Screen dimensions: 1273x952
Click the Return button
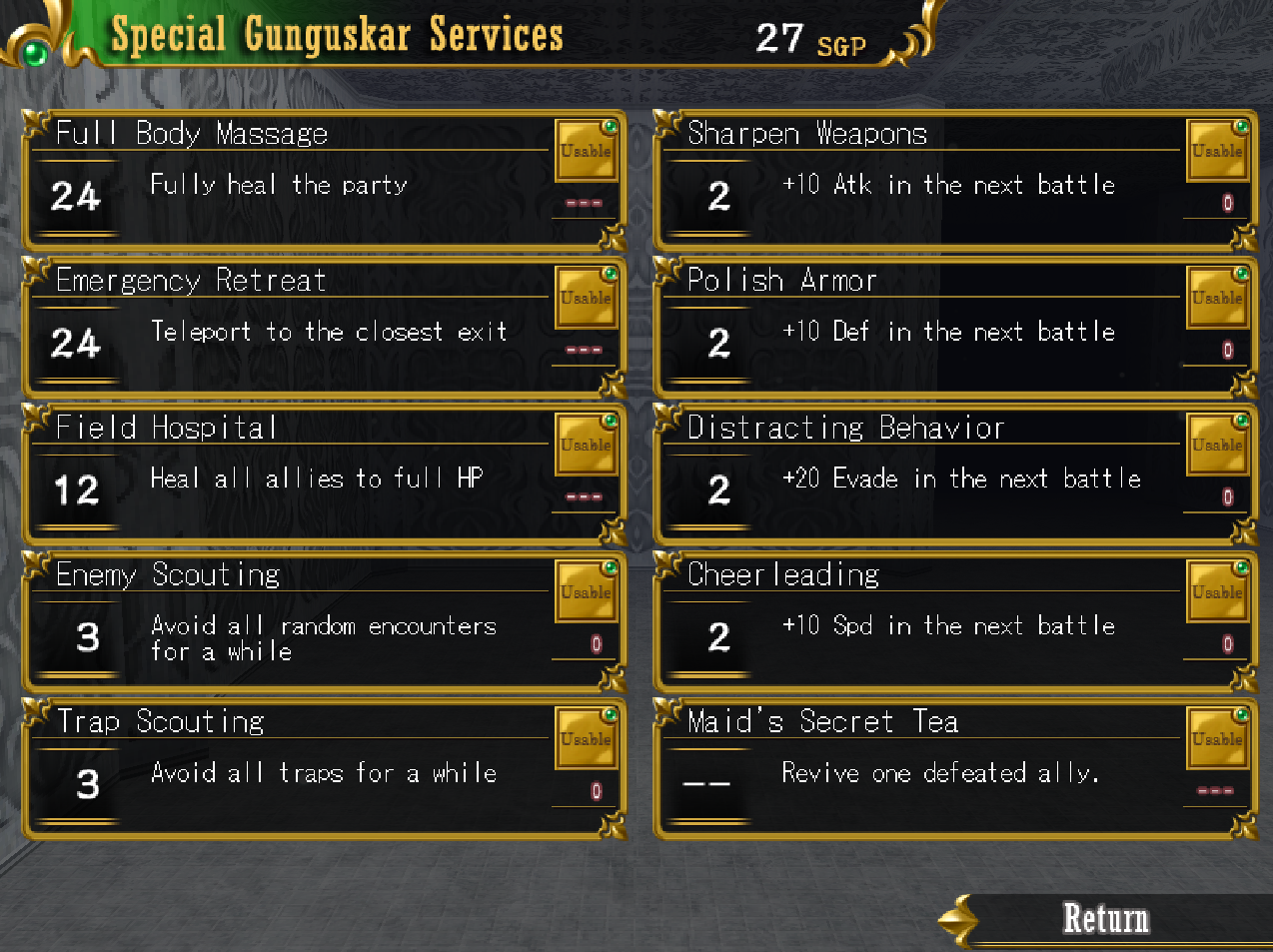pyautogui.click(x=1105, y=919)
